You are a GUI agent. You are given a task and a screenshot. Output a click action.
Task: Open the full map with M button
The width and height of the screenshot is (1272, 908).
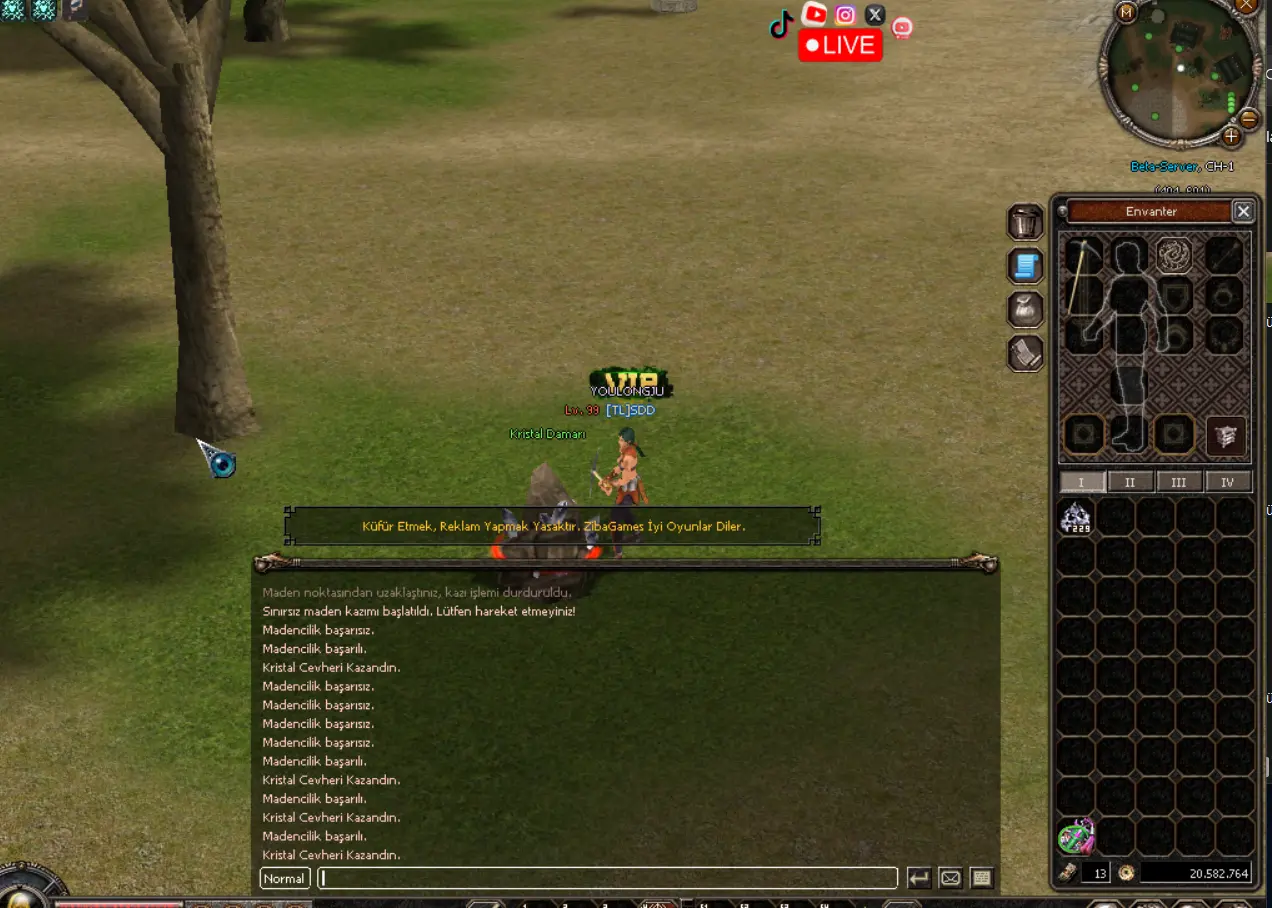click(1127, 13)
